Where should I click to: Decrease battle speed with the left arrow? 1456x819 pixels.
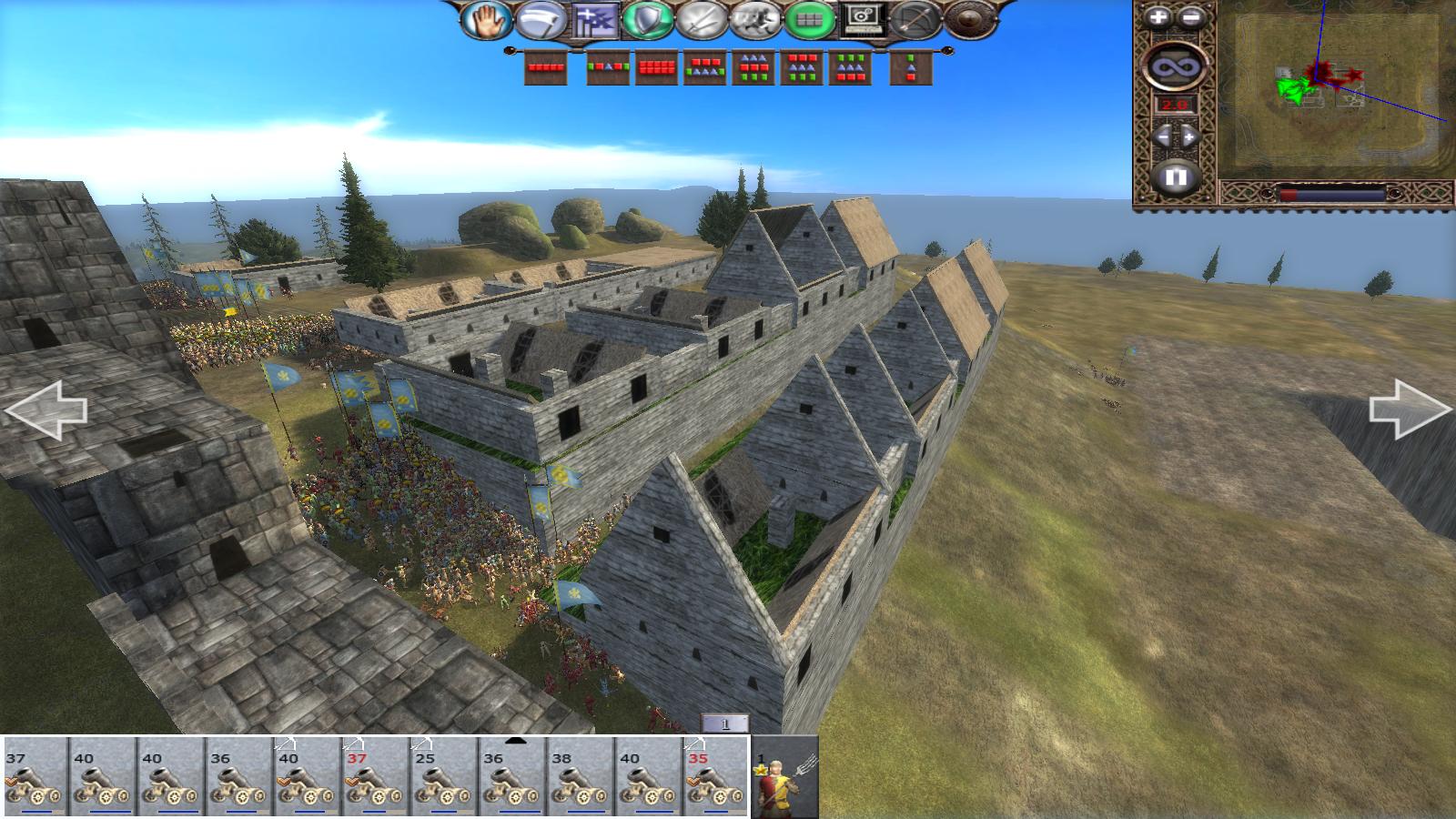pos(1161,137)
